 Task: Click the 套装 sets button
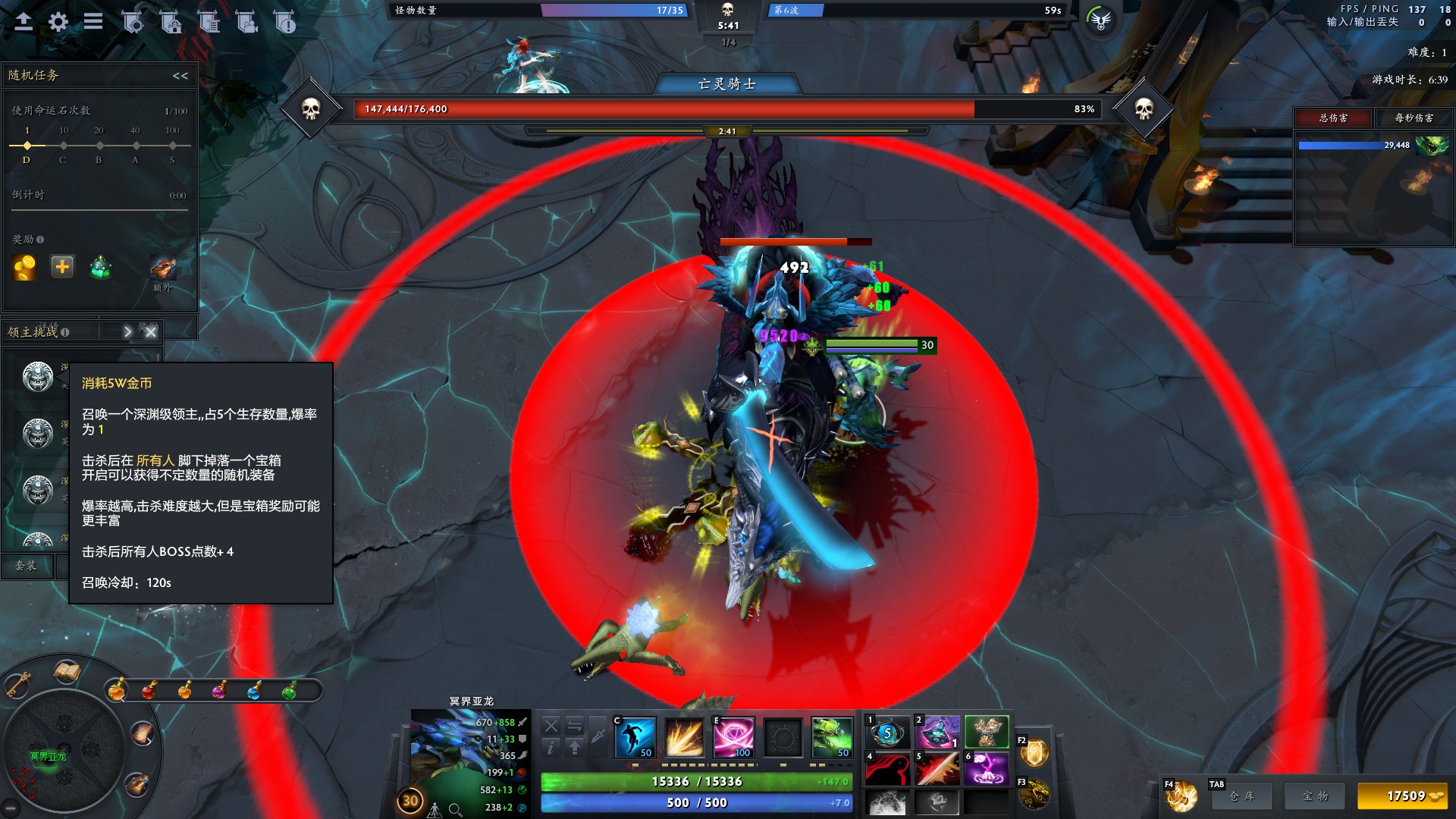[27, 566]
